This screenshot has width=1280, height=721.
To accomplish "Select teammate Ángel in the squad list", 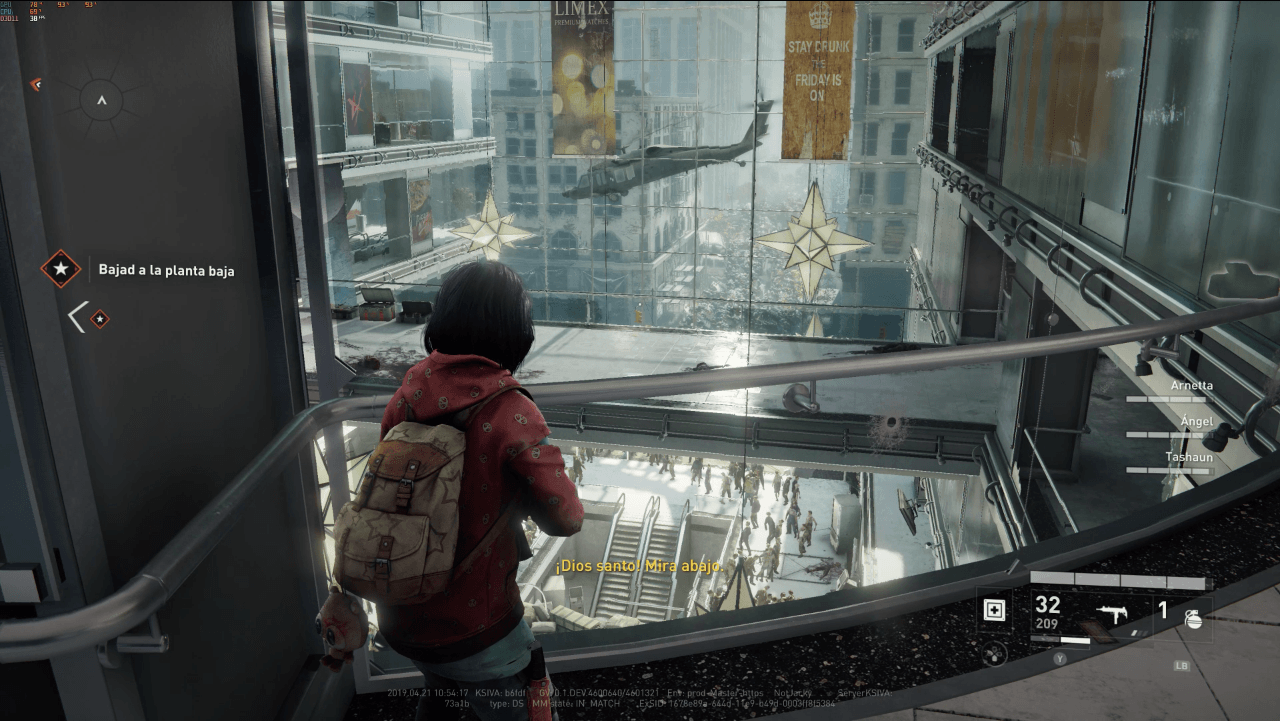I will 1196,421.
